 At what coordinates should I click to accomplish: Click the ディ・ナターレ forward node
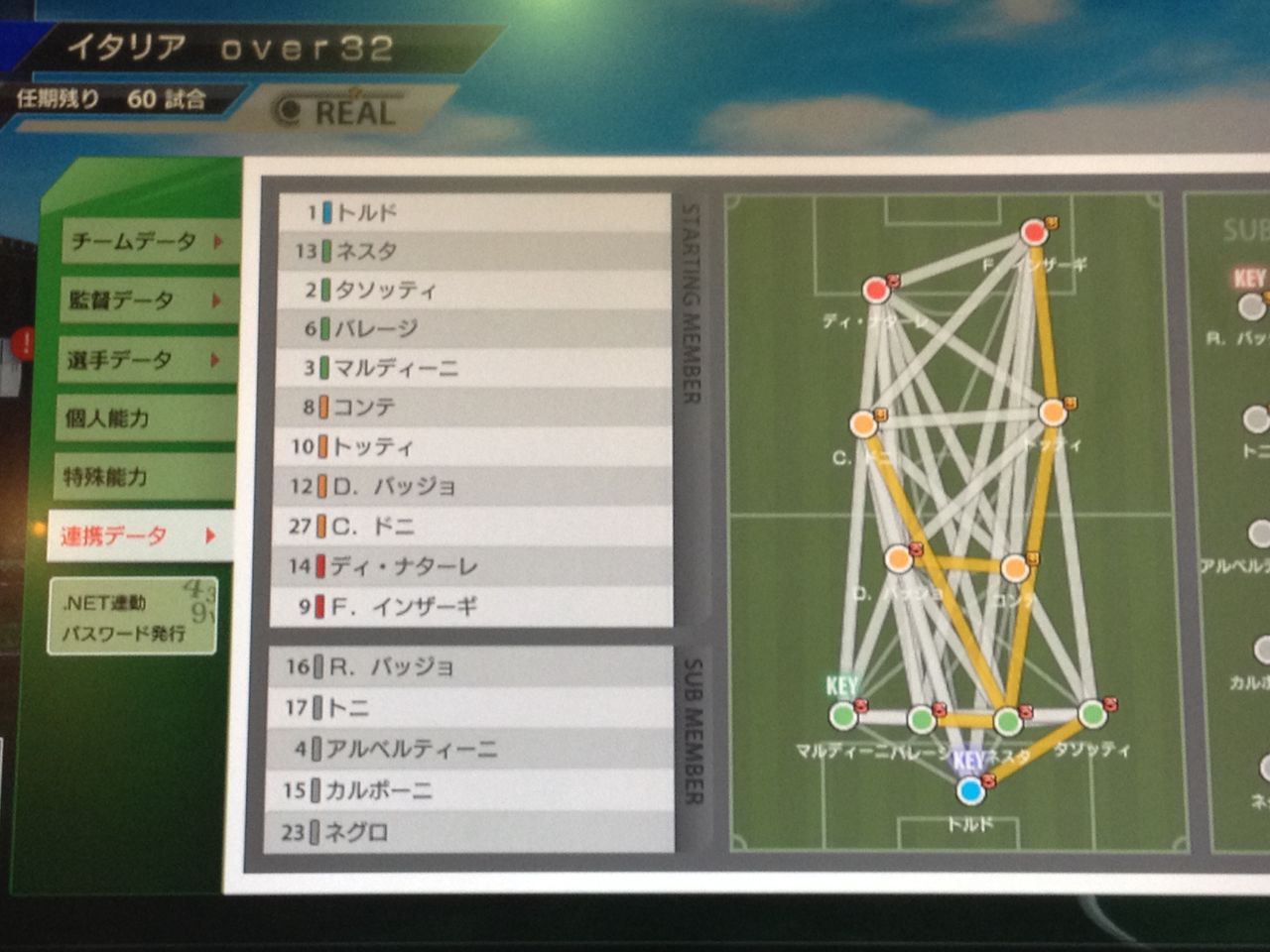tap(876, 291)
